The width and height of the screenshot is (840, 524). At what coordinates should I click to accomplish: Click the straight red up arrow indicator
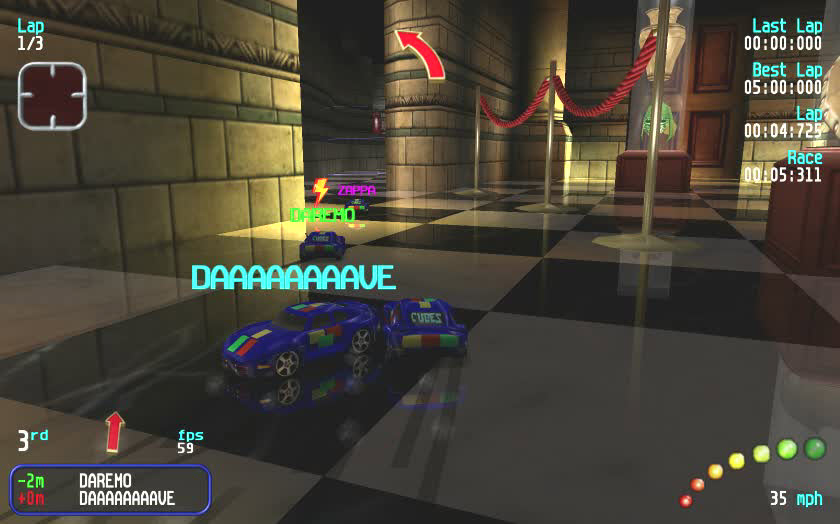[115, 431]
